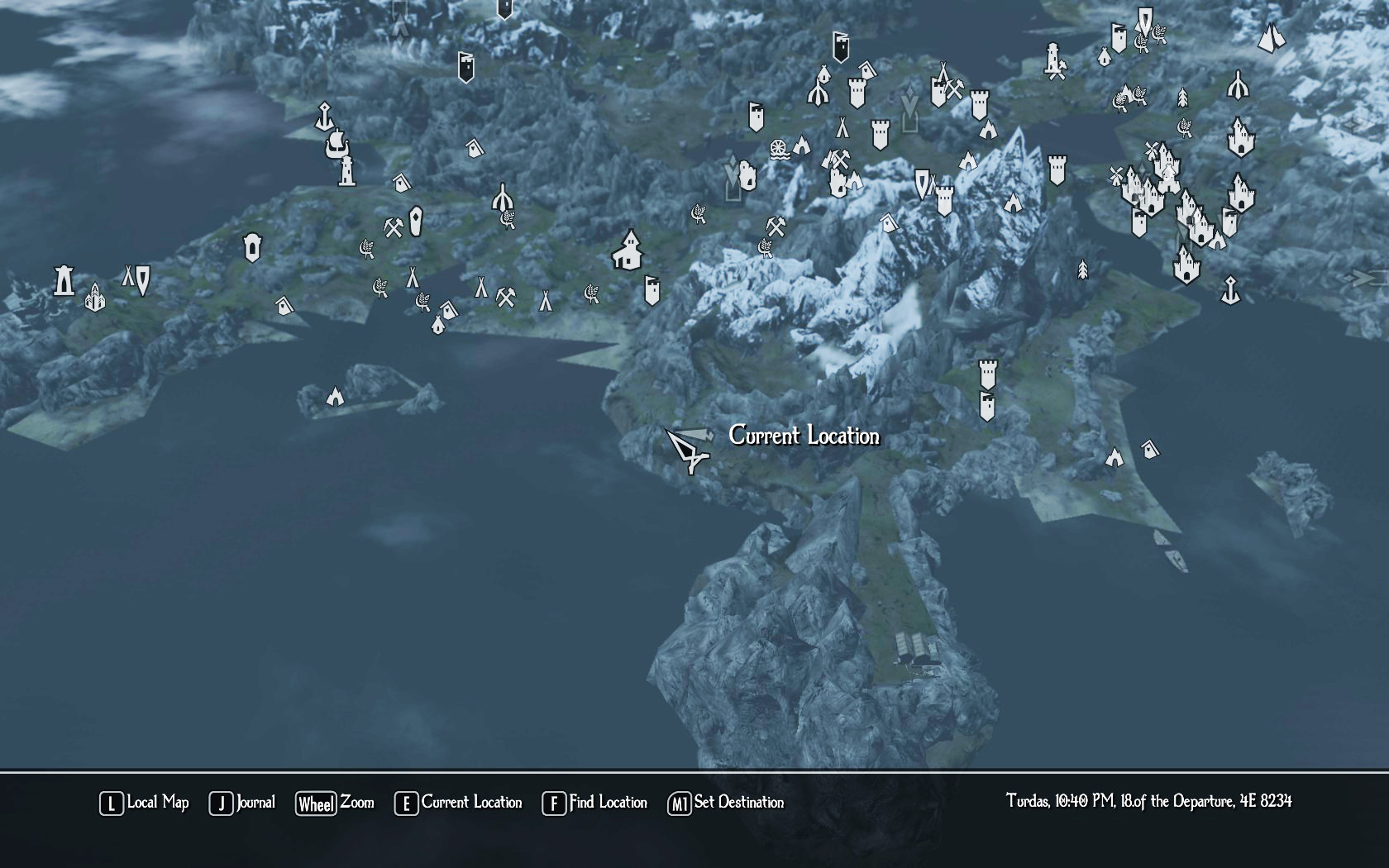The height and width of the screenshot is (868, 1389).
Task: Select the coffin-shaped tomb marker
Action: (416, 220)
